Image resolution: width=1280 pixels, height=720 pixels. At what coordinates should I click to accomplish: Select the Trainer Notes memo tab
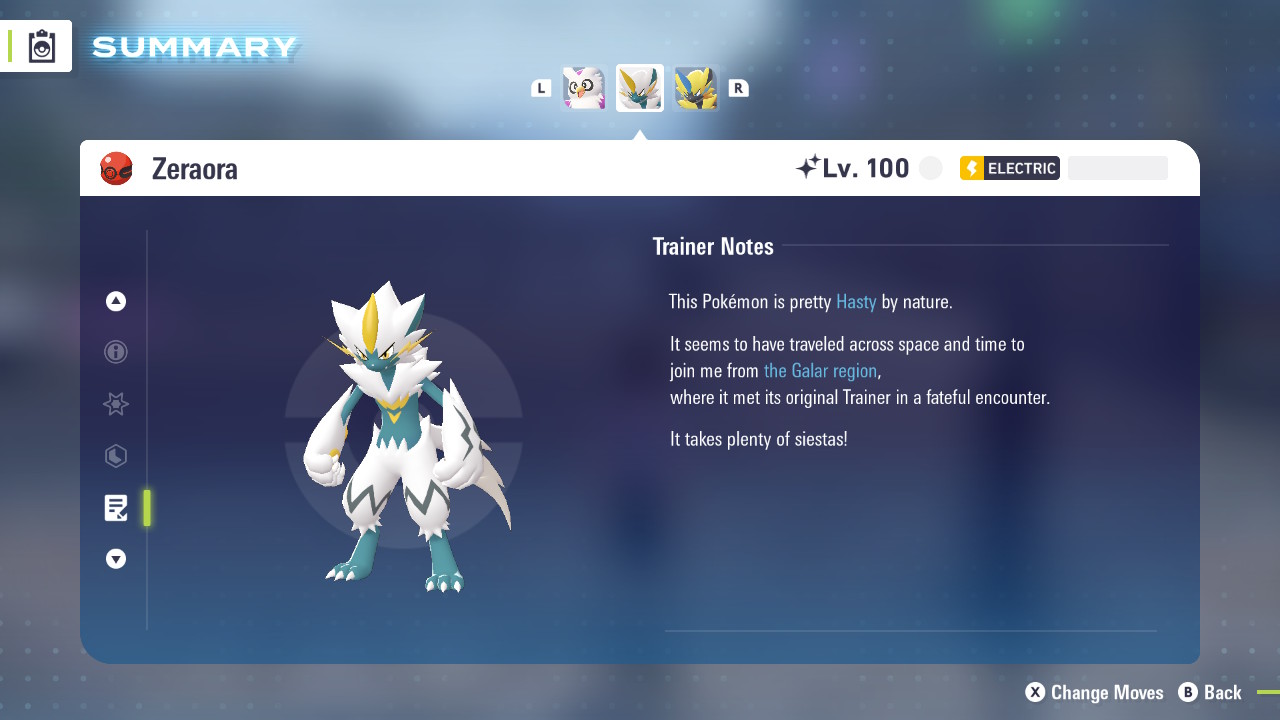tap(116, 508)
